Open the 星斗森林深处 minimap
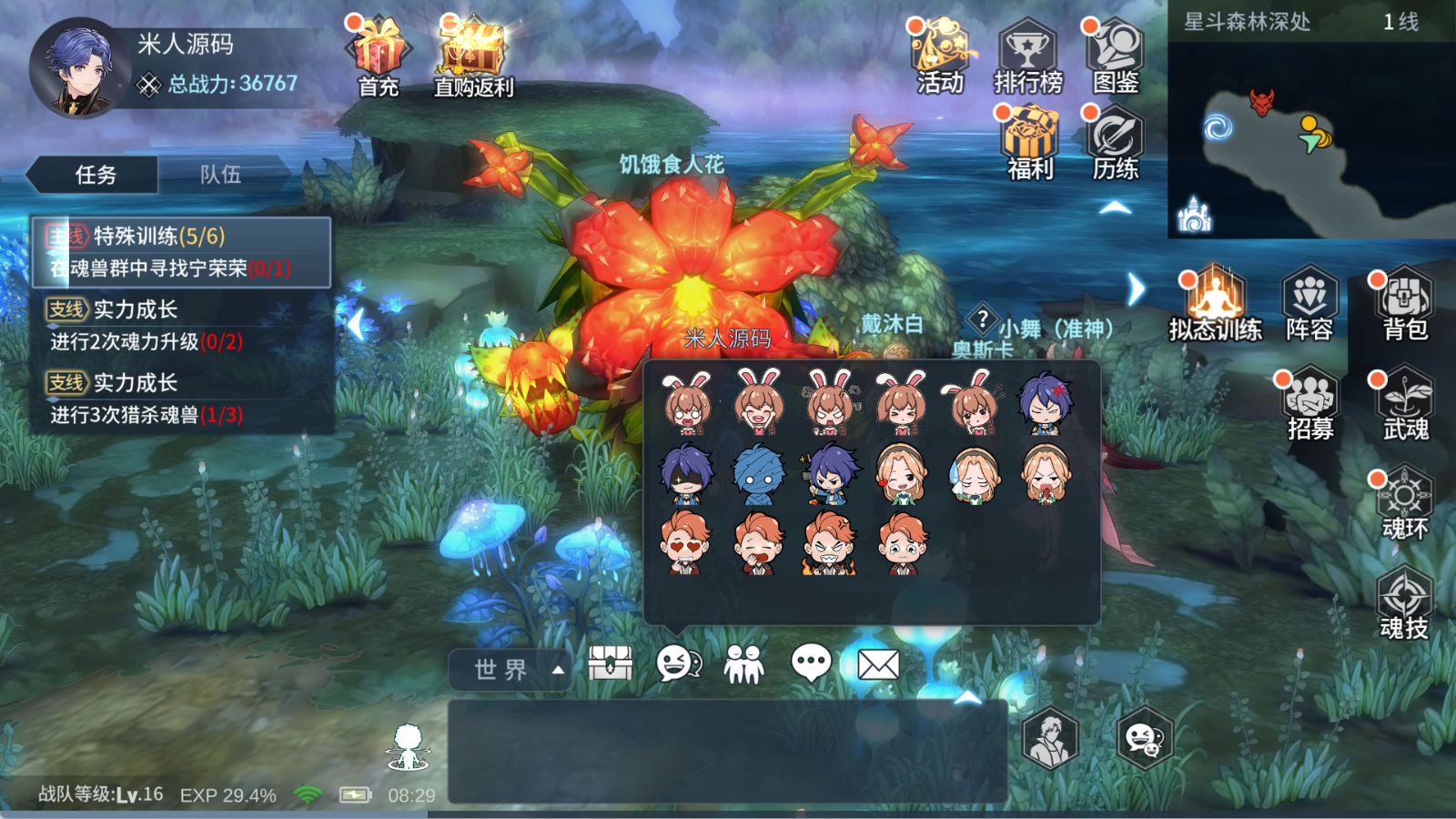 click(1310, 136)
